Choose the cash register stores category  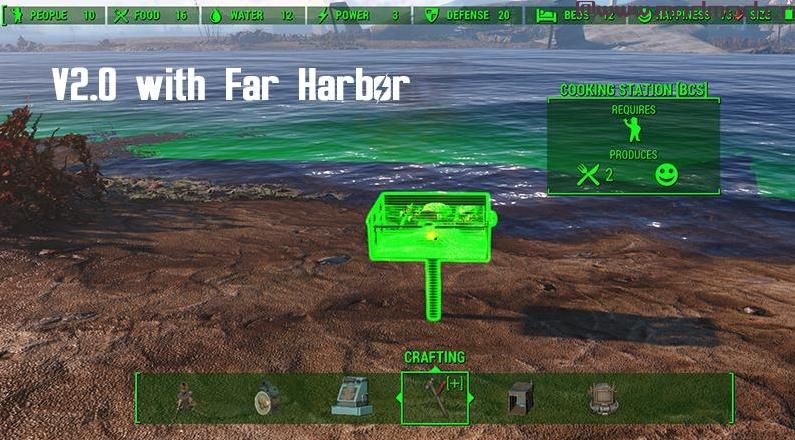click(x=352, y=398)
